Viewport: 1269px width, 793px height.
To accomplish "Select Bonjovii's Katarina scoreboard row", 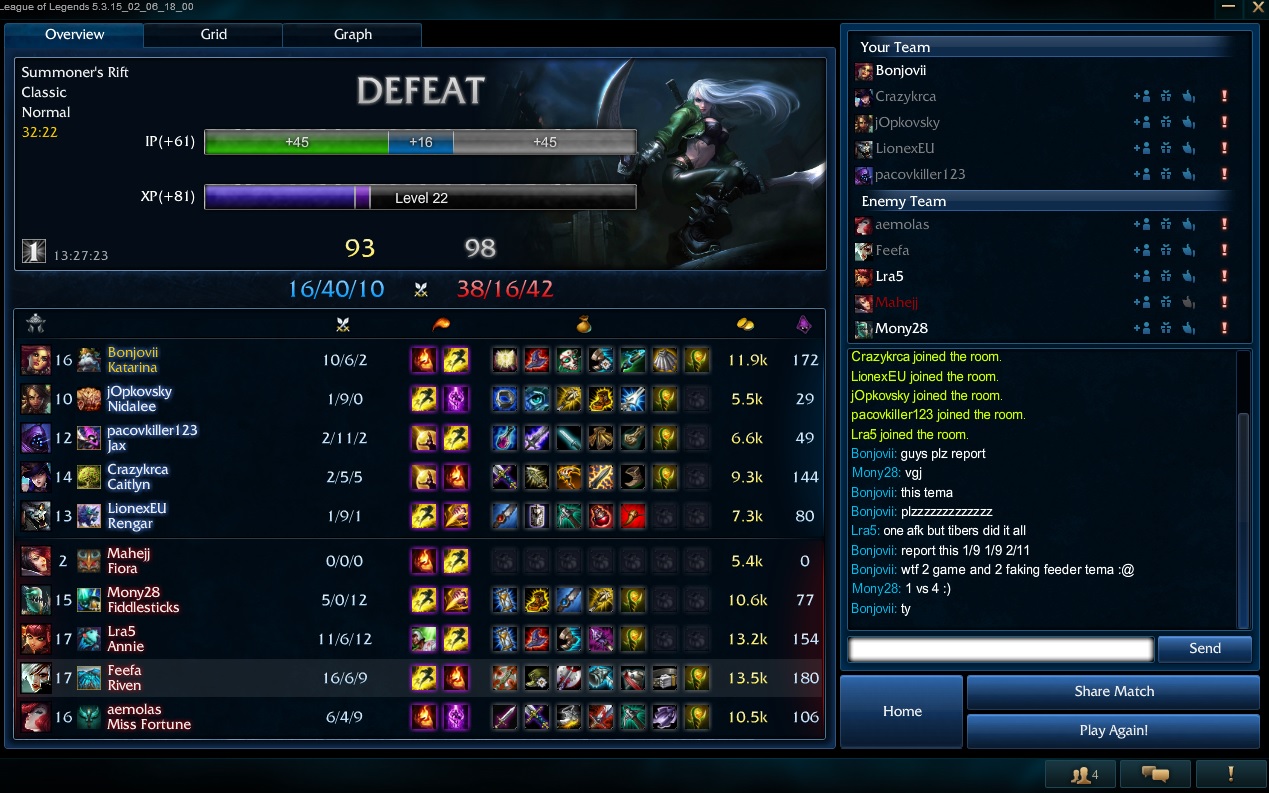I will click(420, 360).
